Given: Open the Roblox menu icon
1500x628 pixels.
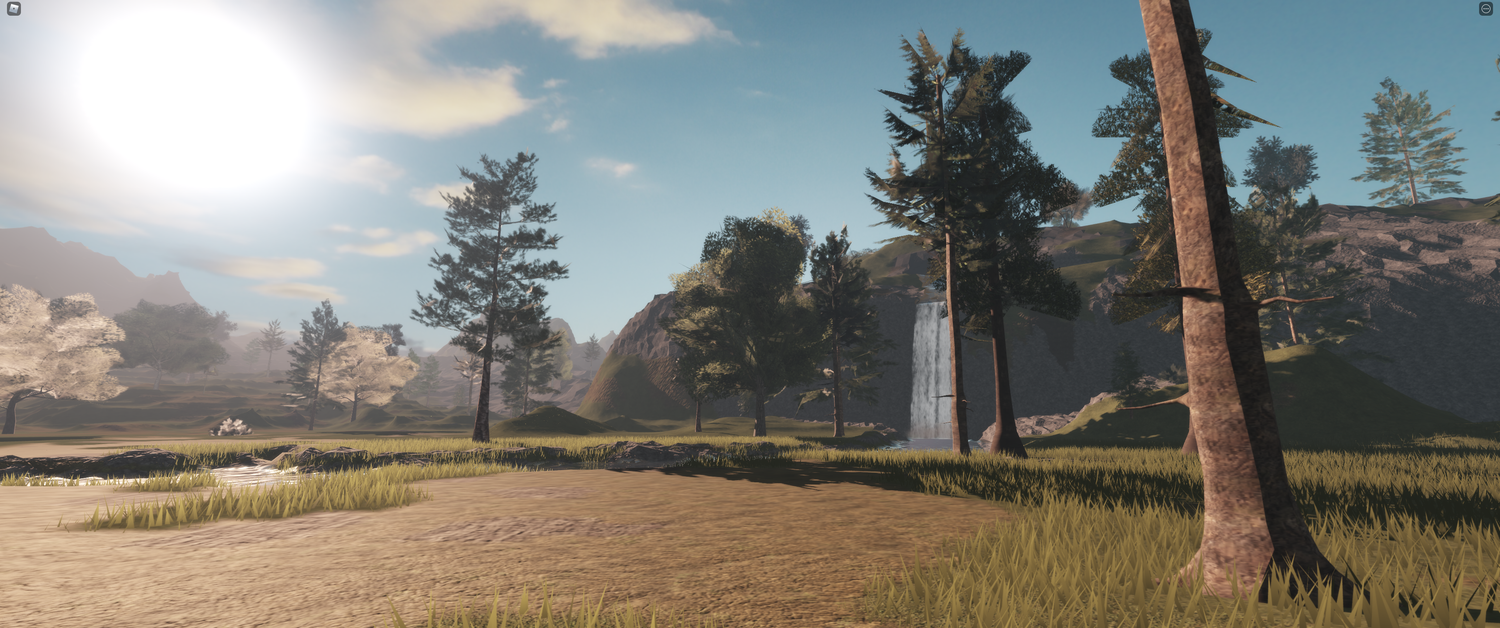Looking at the screenshot, I should coord(13,9).
